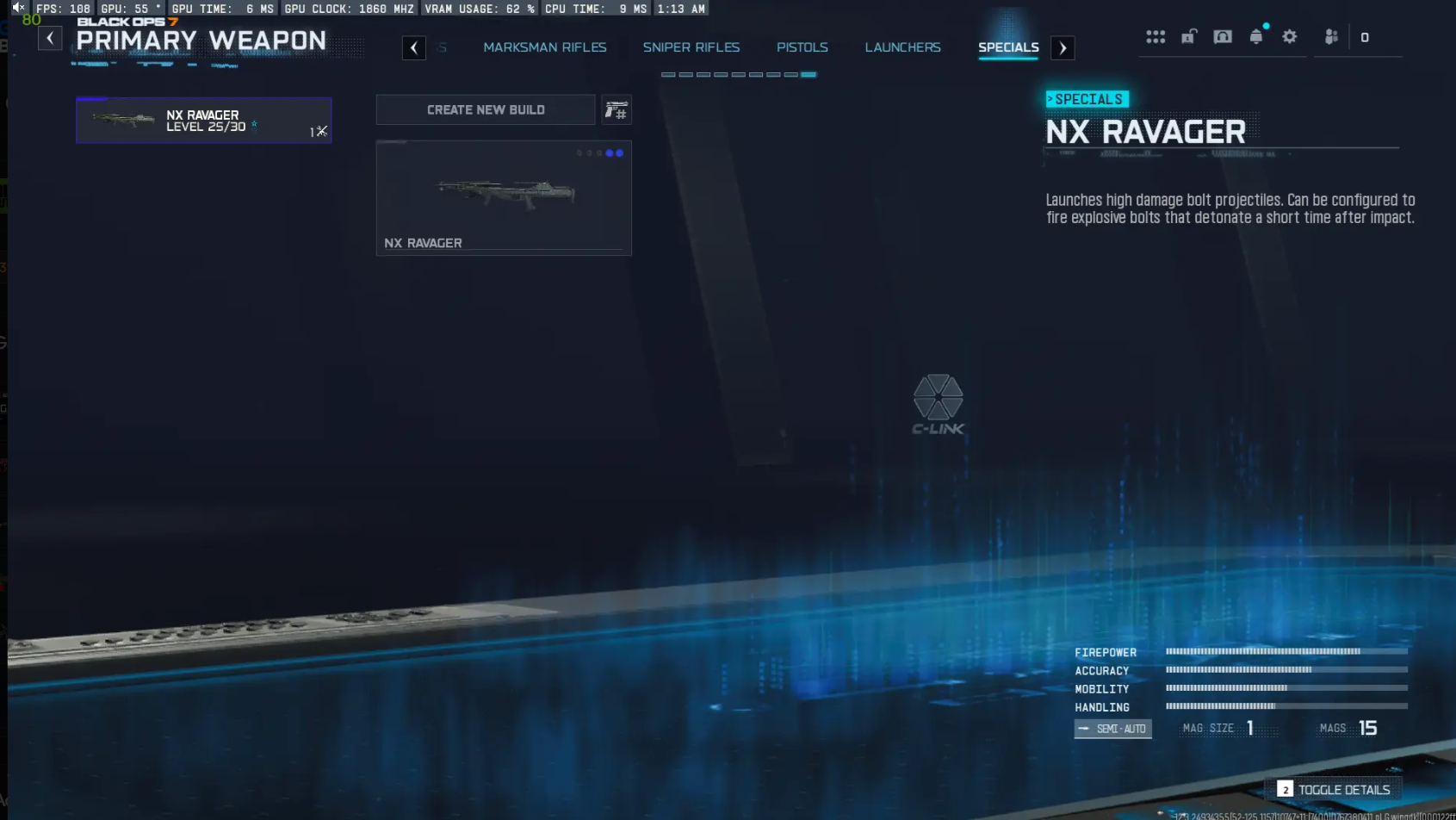Image resolution: width=1456 pixels, height=820 pixels.
Task: Select the last page indicator under the tabs
Action: coord(807,75)
